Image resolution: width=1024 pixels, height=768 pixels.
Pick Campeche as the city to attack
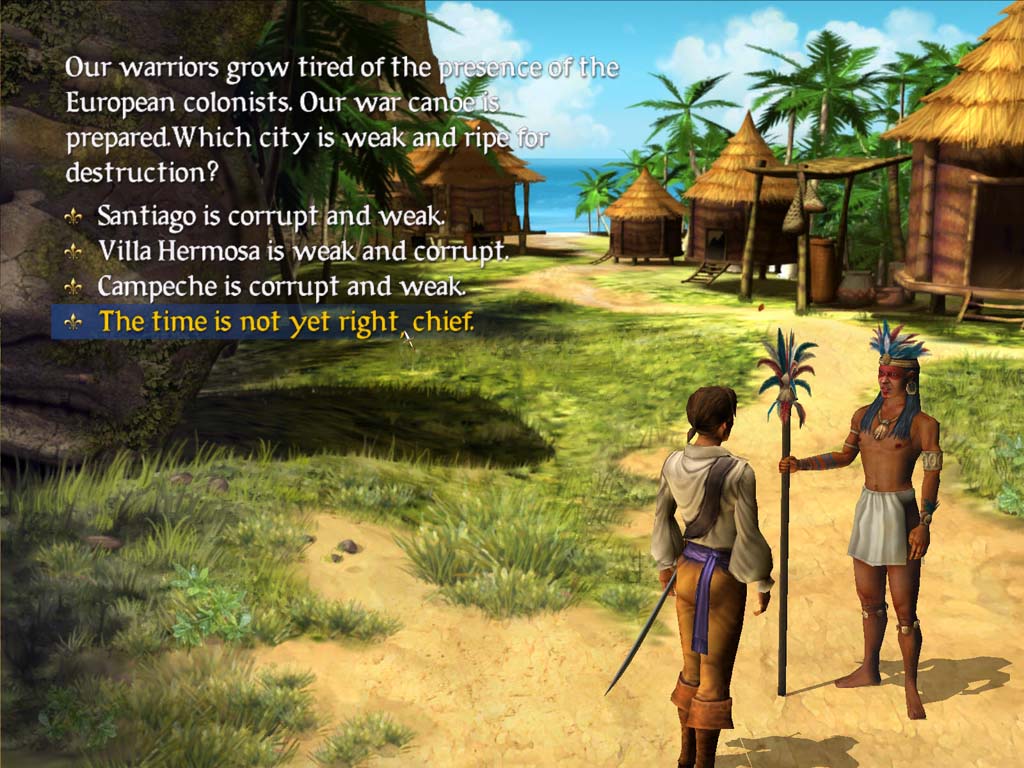(281, 286)
